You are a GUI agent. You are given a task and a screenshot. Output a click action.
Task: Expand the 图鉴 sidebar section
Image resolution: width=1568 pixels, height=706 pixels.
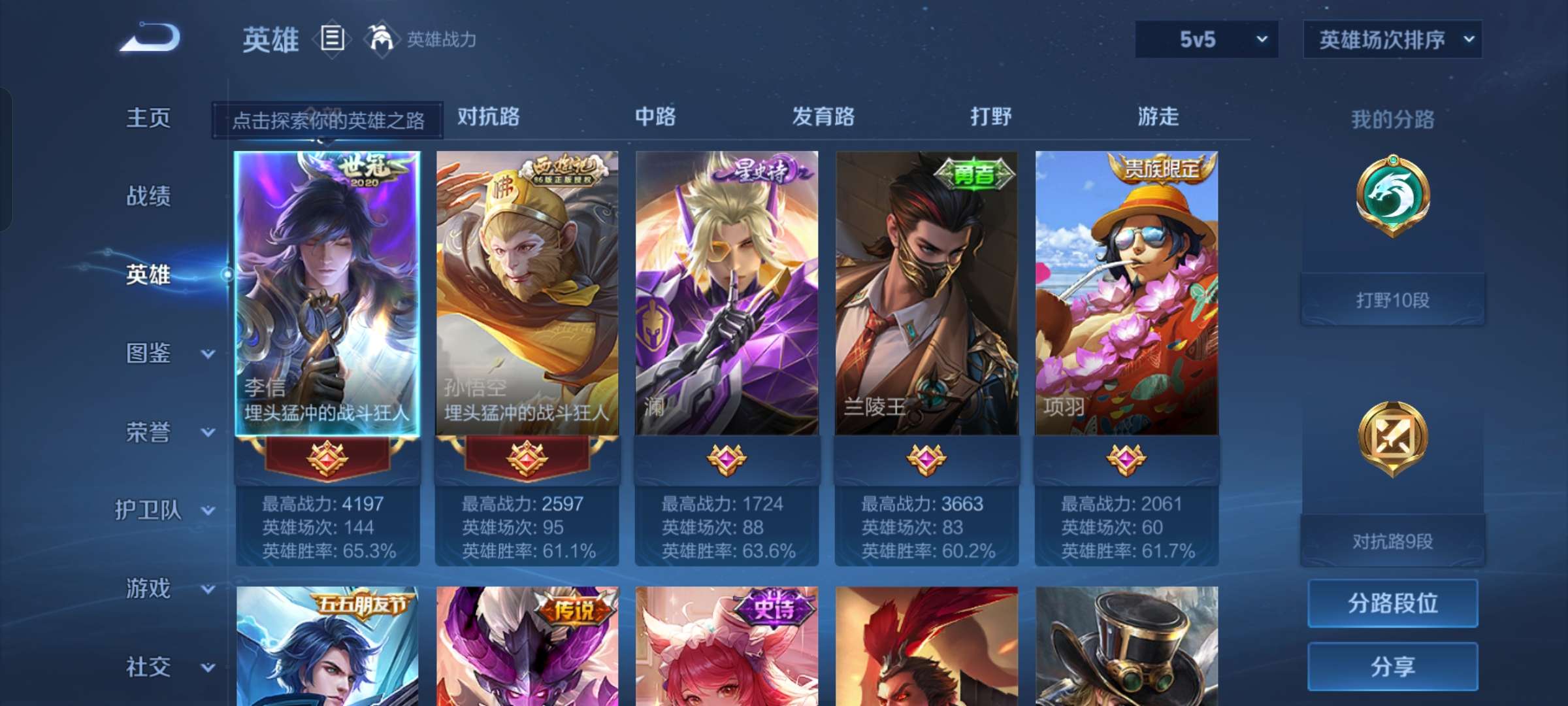tap(149, 354)
